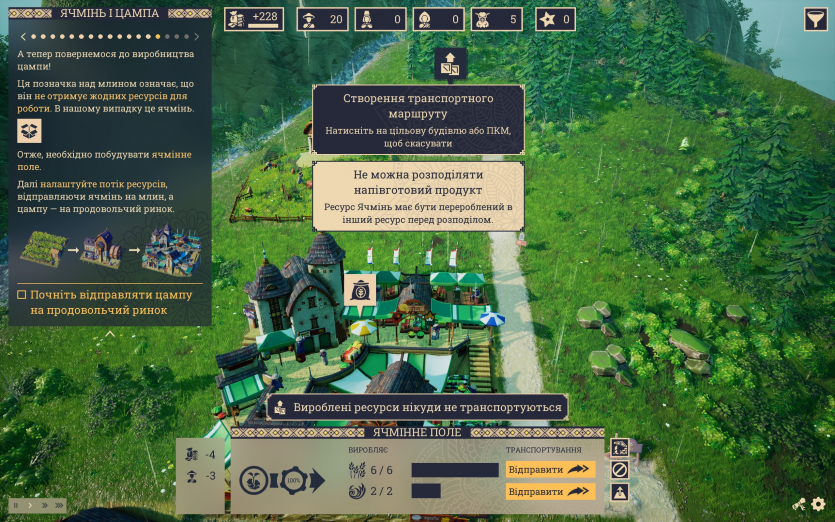This screenshot has height=522, width=835.
Task: Click the no-resources box icon in tutorial
Action: click(30, 132)
